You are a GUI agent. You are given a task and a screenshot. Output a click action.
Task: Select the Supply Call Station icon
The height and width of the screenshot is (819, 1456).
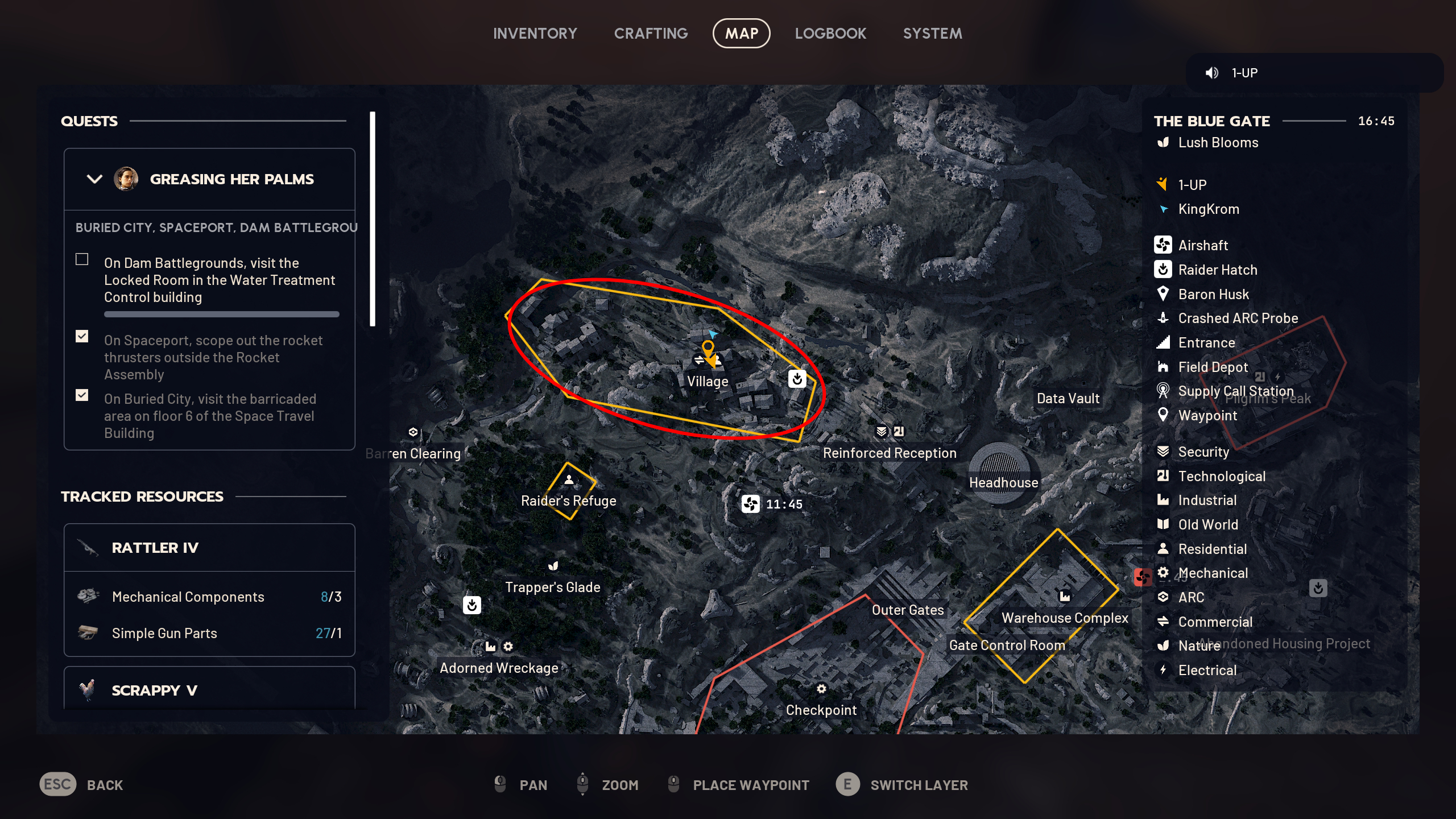(1164, 391)
